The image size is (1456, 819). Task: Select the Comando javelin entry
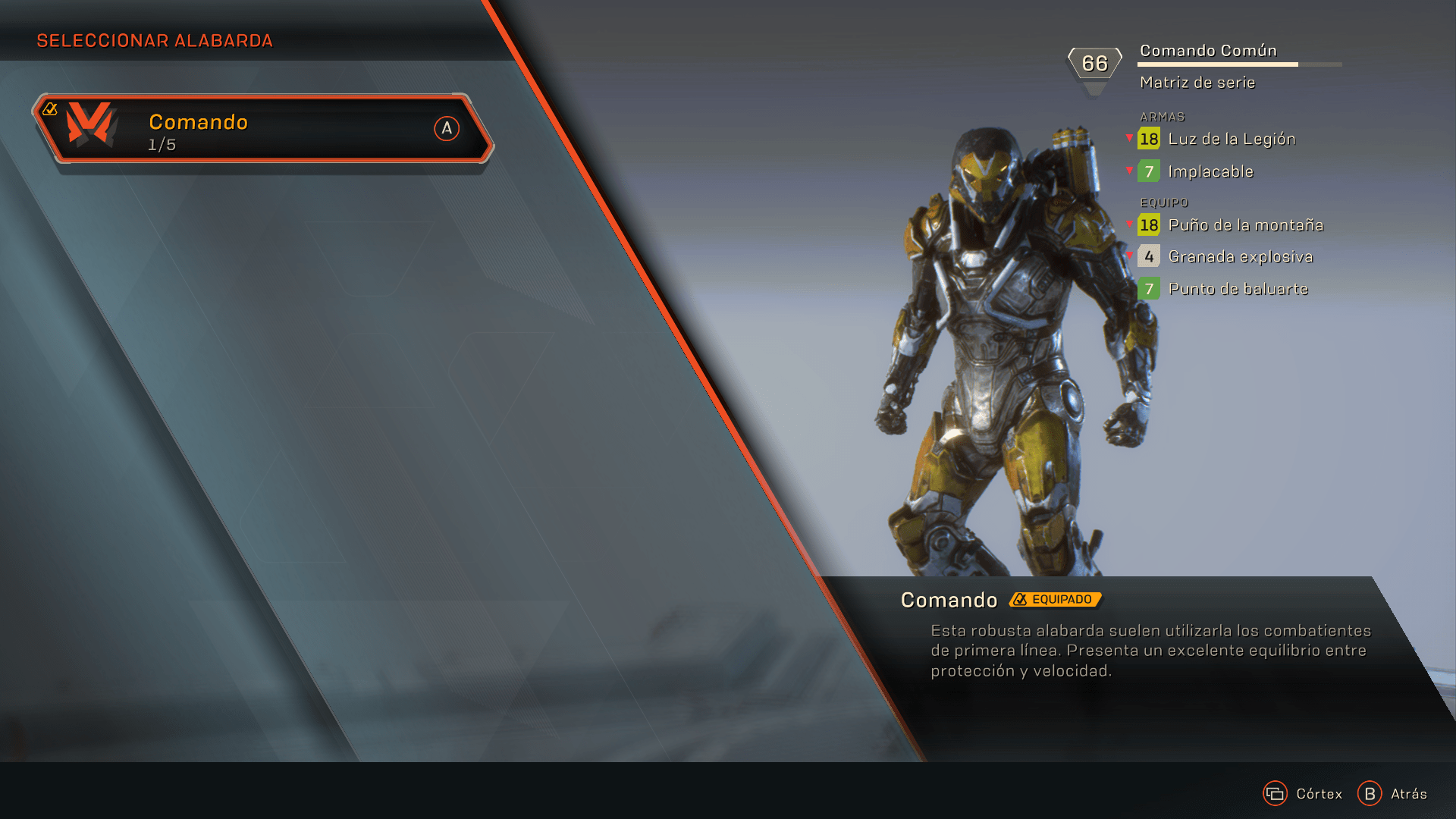pyautogui.click(x=262, y=129)
